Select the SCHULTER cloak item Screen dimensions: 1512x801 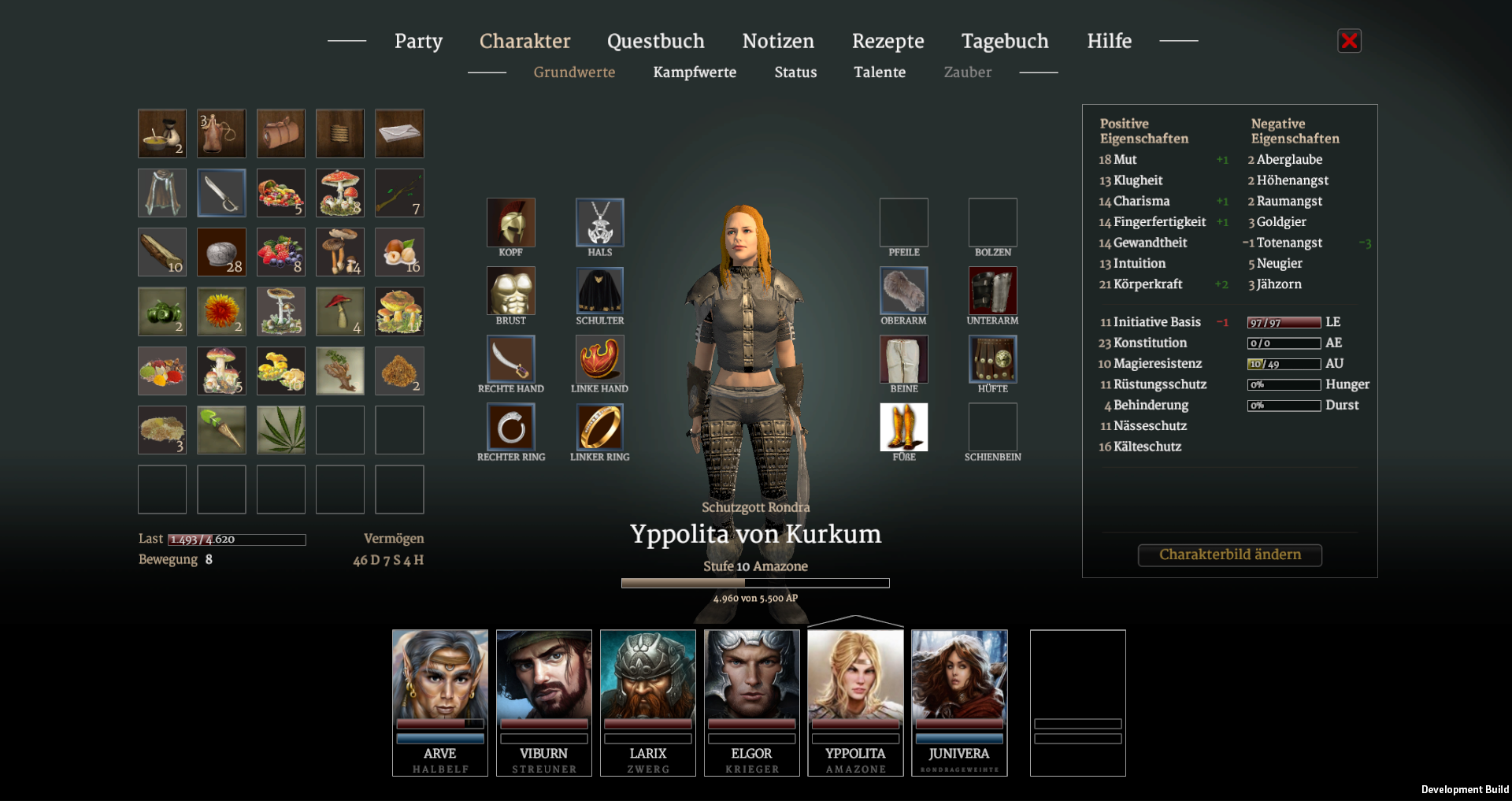tap(599, 291)
